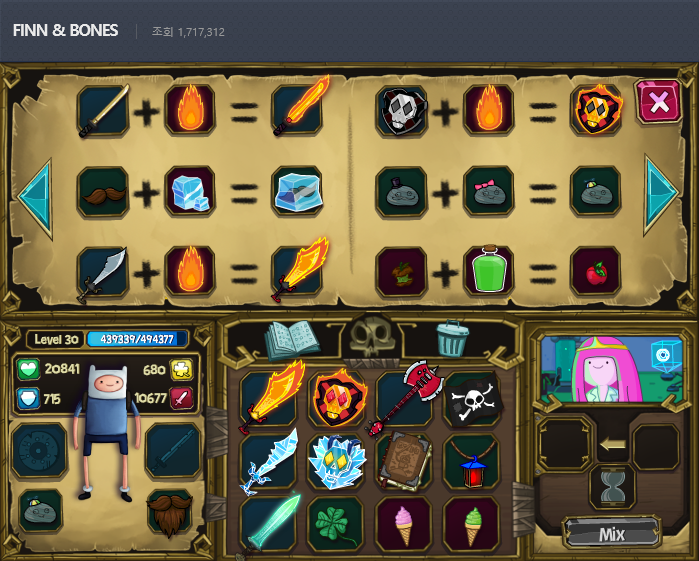Pick the four-leaf clover item
This screenshot has width=699, height=561.
click(x=336, y=525)
